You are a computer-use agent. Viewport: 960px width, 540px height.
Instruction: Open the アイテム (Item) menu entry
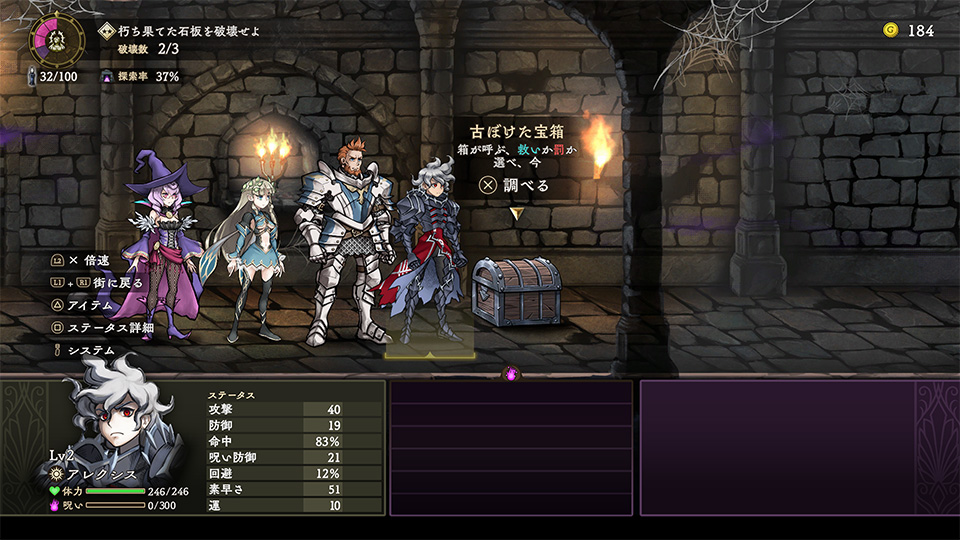click(90, 305)
